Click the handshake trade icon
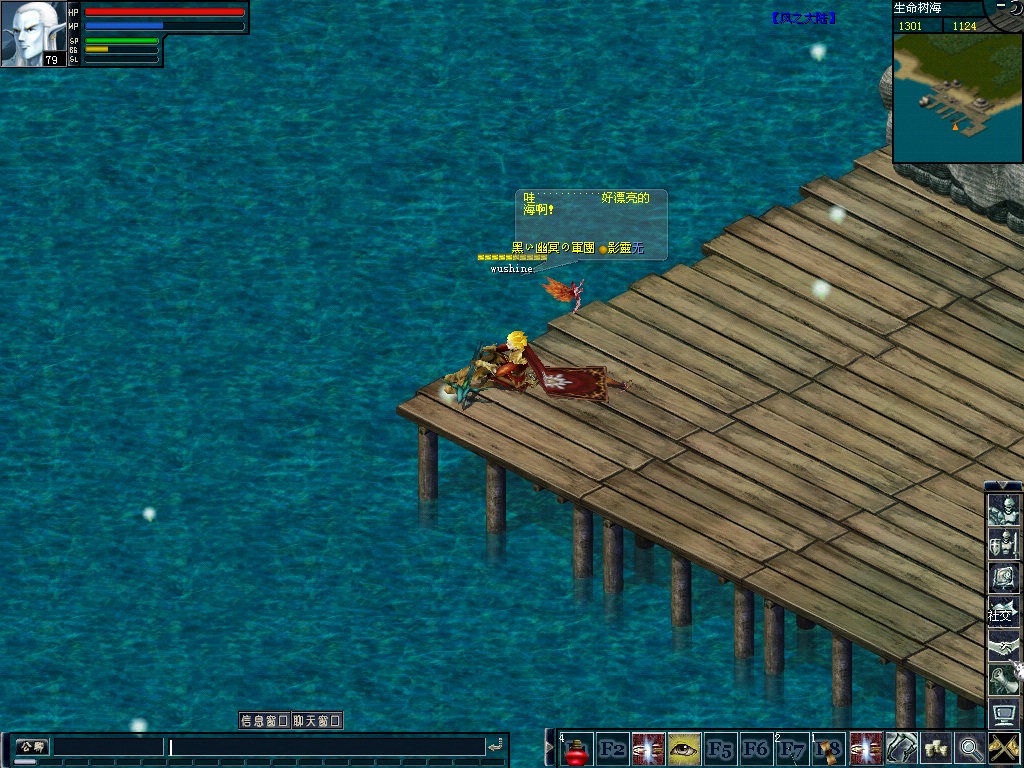Screen dimensions: 1024x768 pyautogui.click(x=1003, y=646)
